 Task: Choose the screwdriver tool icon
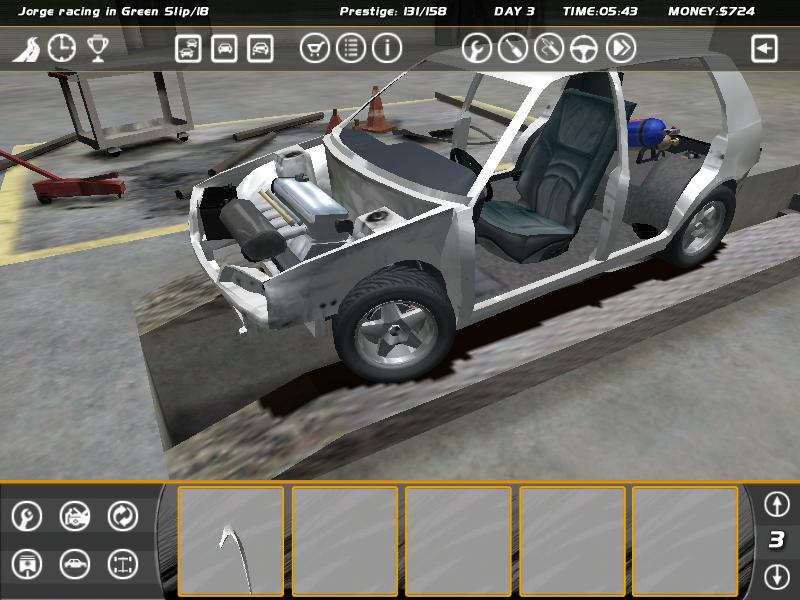click(513, 48)
